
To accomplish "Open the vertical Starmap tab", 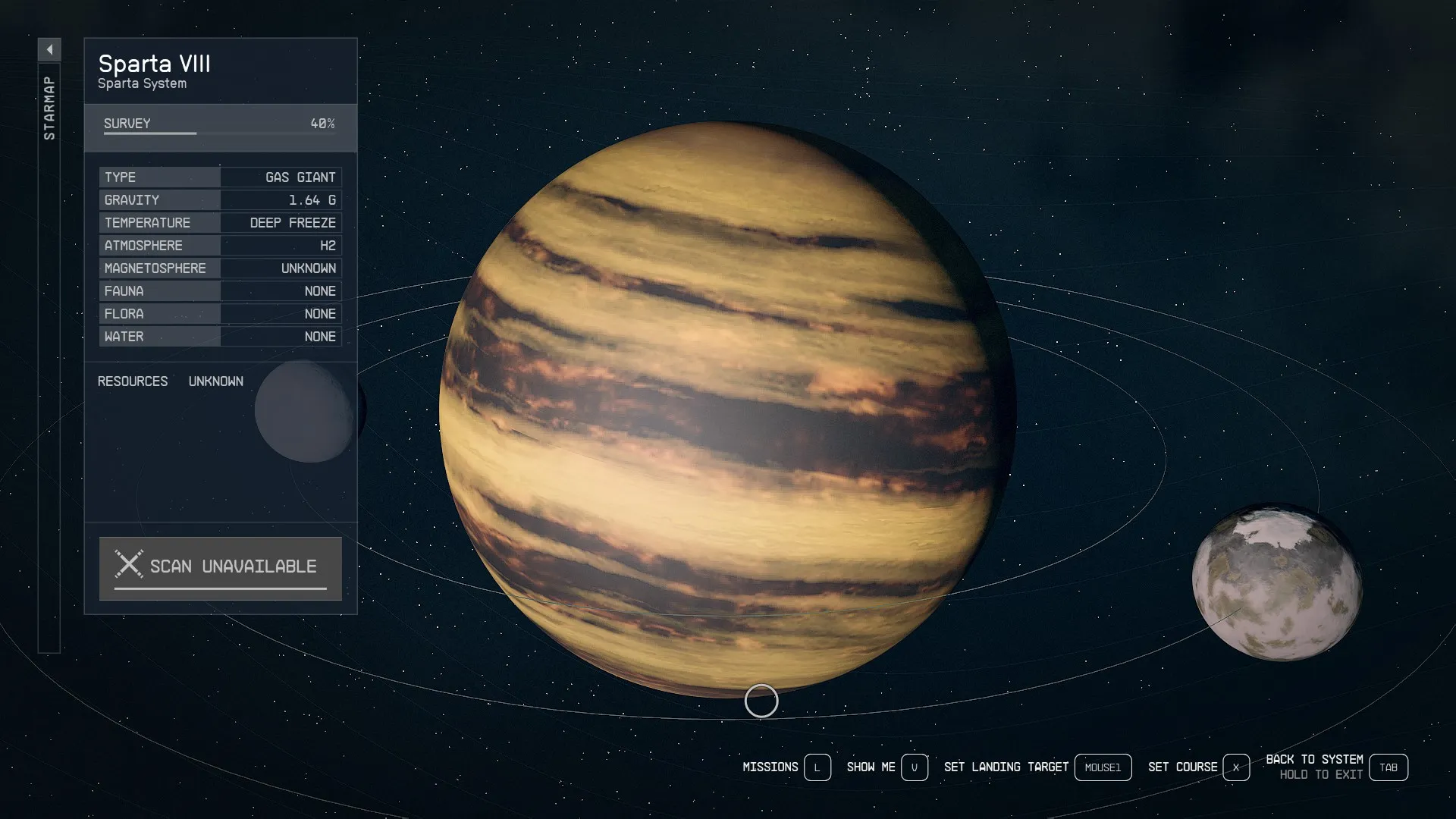I will [x=49, y=108].
